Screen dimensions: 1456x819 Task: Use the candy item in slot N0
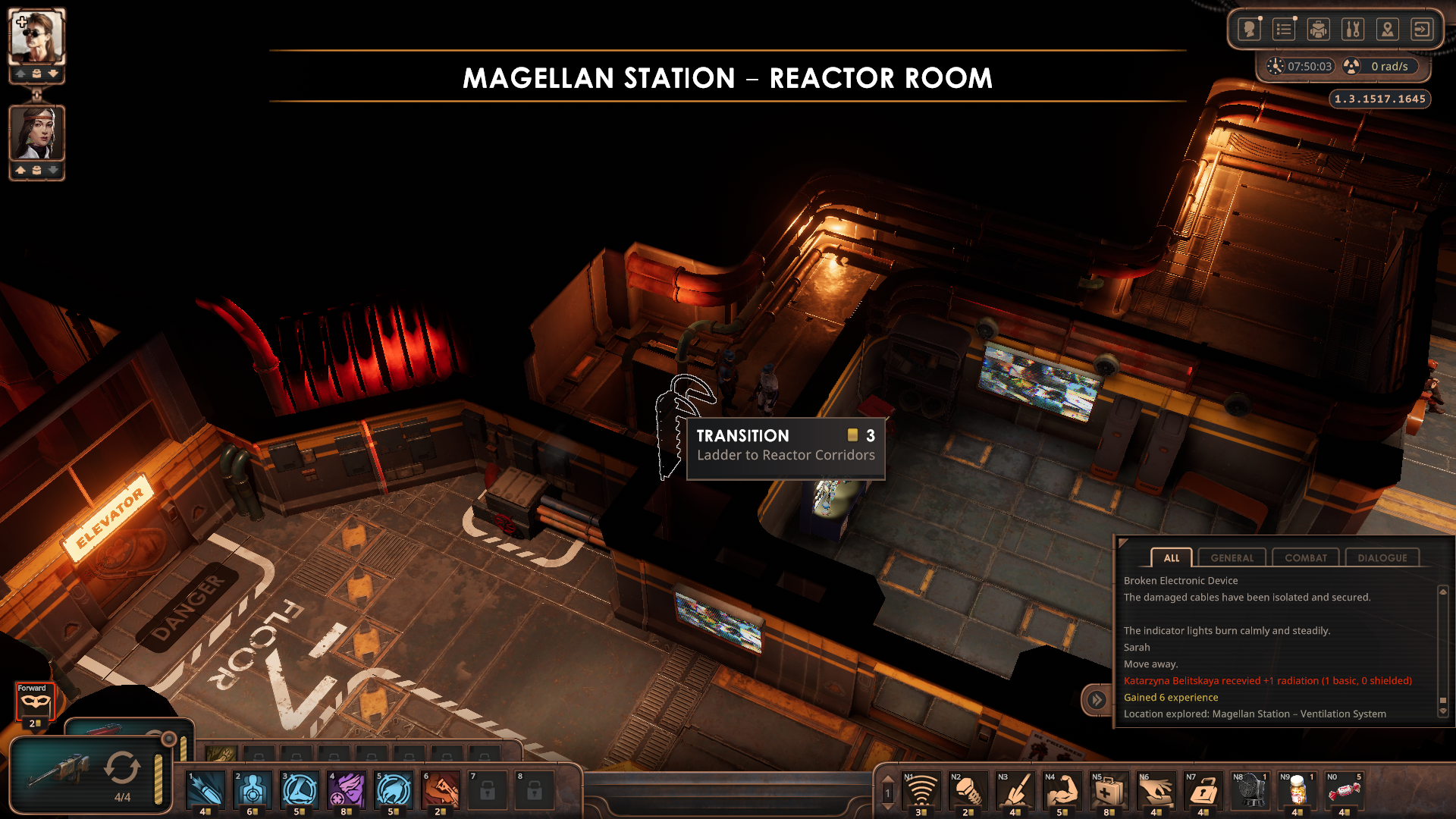click(x=1344, y=791)
